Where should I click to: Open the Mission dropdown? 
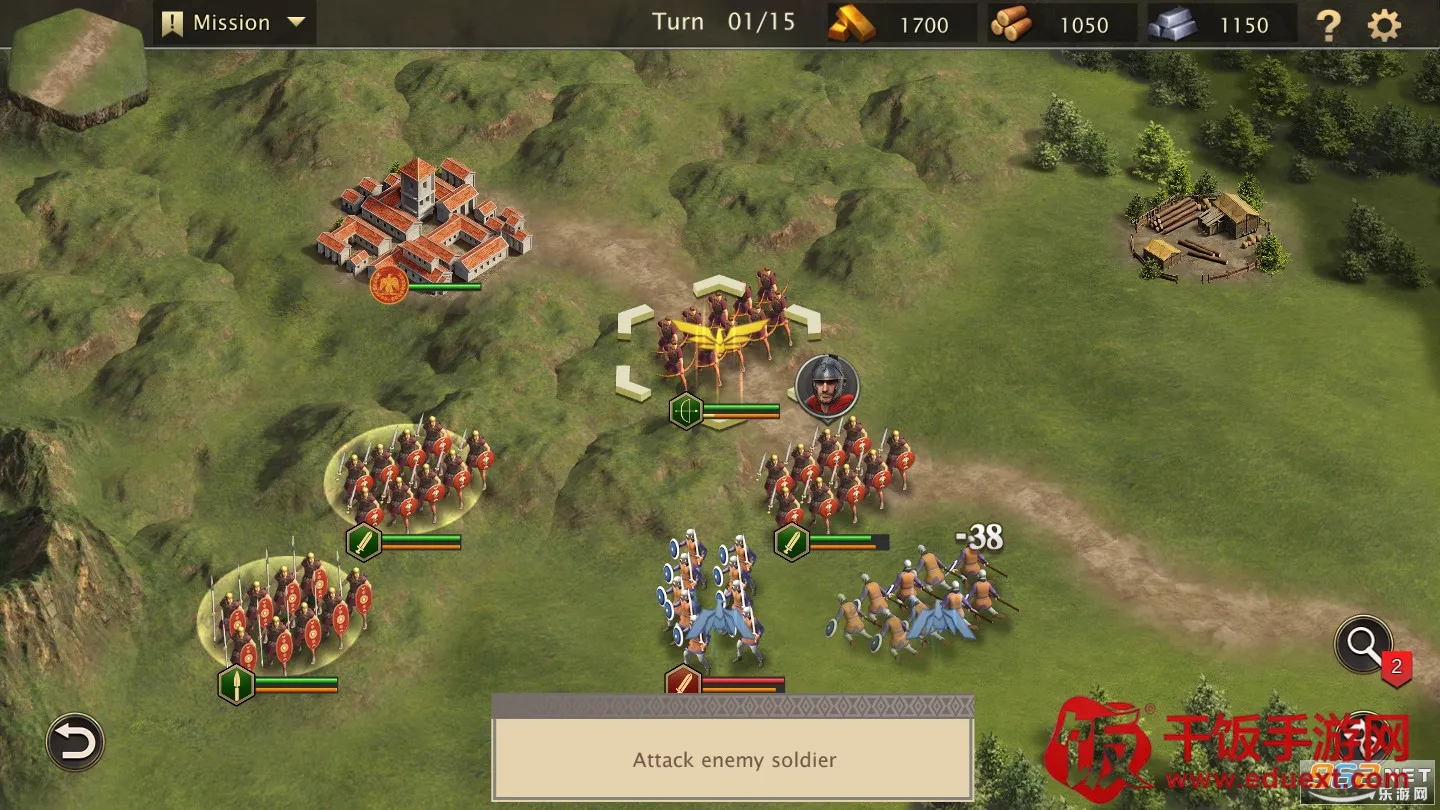(x=234, y=23)
